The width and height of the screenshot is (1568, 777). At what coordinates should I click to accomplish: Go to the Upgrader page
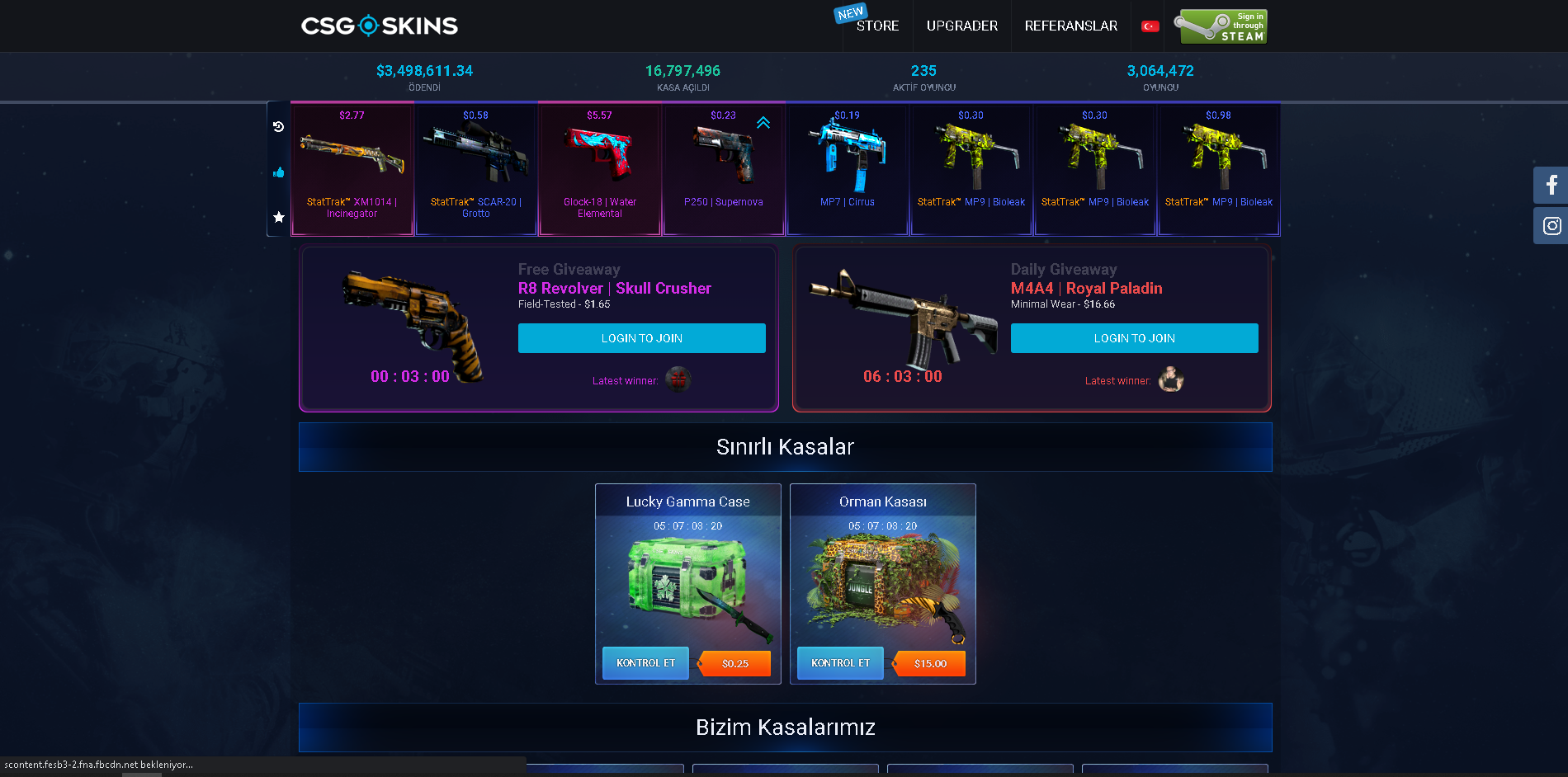(x=961, y=26)
